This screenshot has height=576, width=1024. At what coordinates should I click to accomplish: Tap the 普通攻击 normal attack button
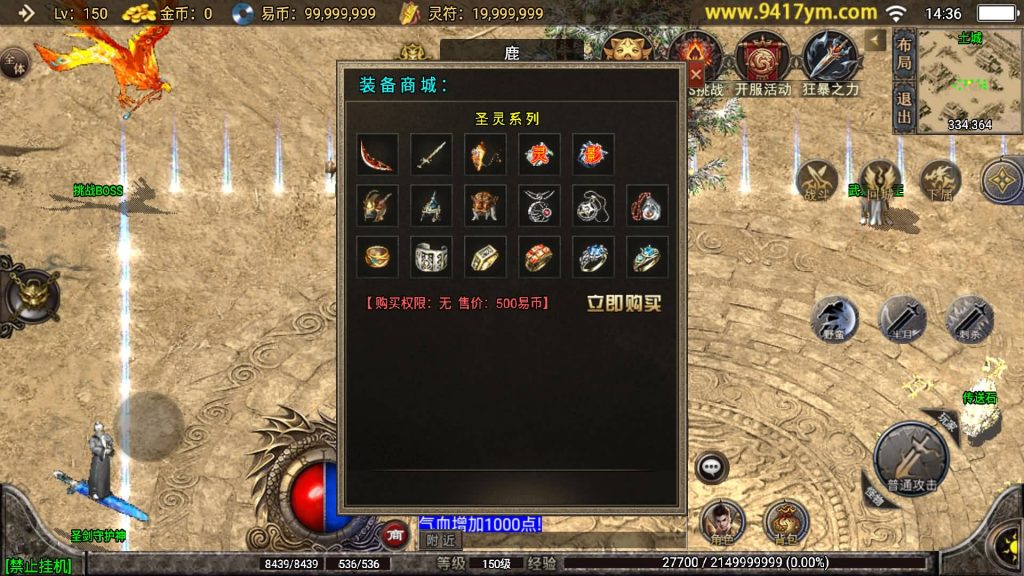(x=911, y=460)
